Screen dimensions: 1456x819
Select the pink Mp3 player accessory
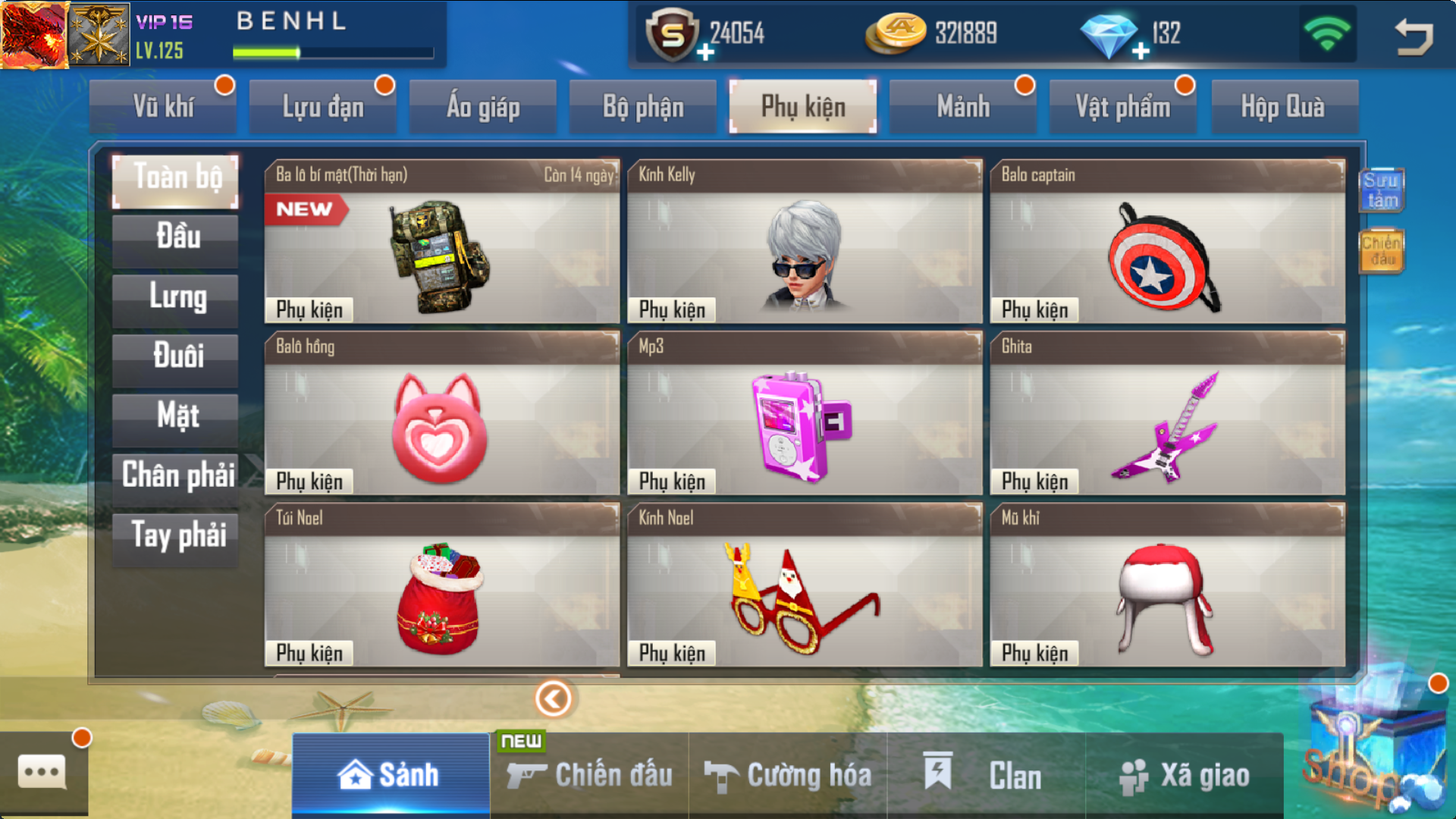(x=804, y=414)
